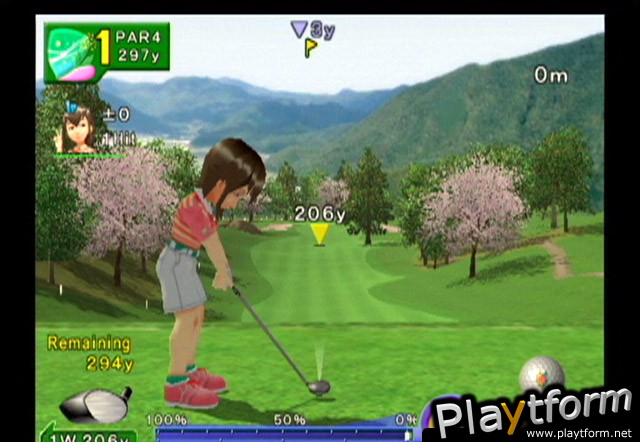640x442 pixels.
Task: Click the golf ball impact icon
Action: coord(542,374)
